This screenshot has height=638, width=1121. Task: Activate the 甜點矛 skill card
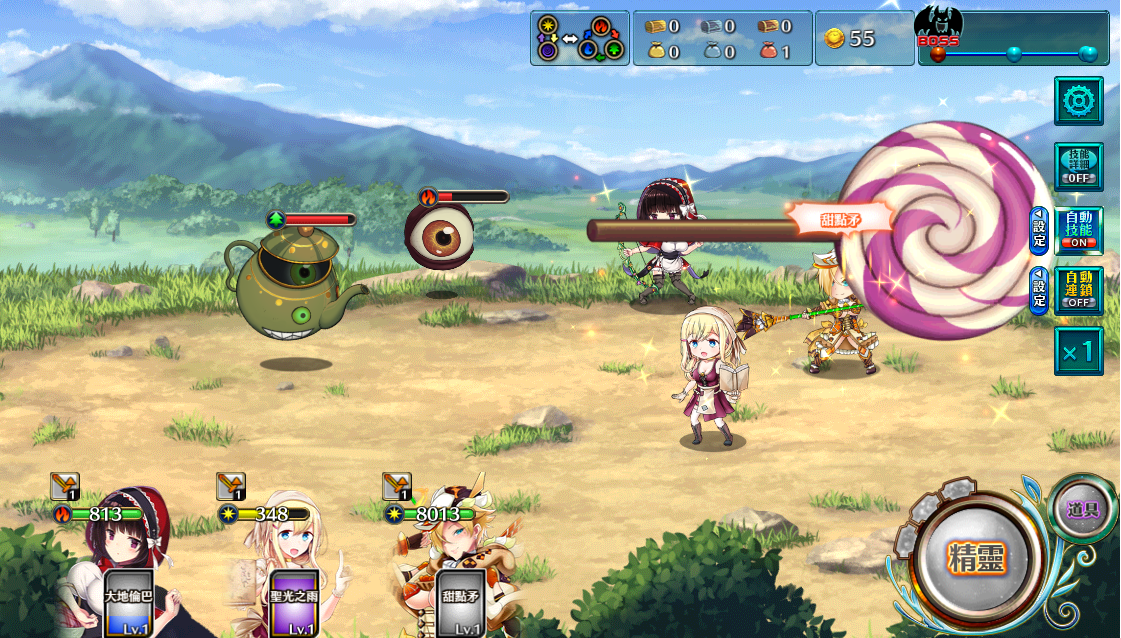point(461,604)
